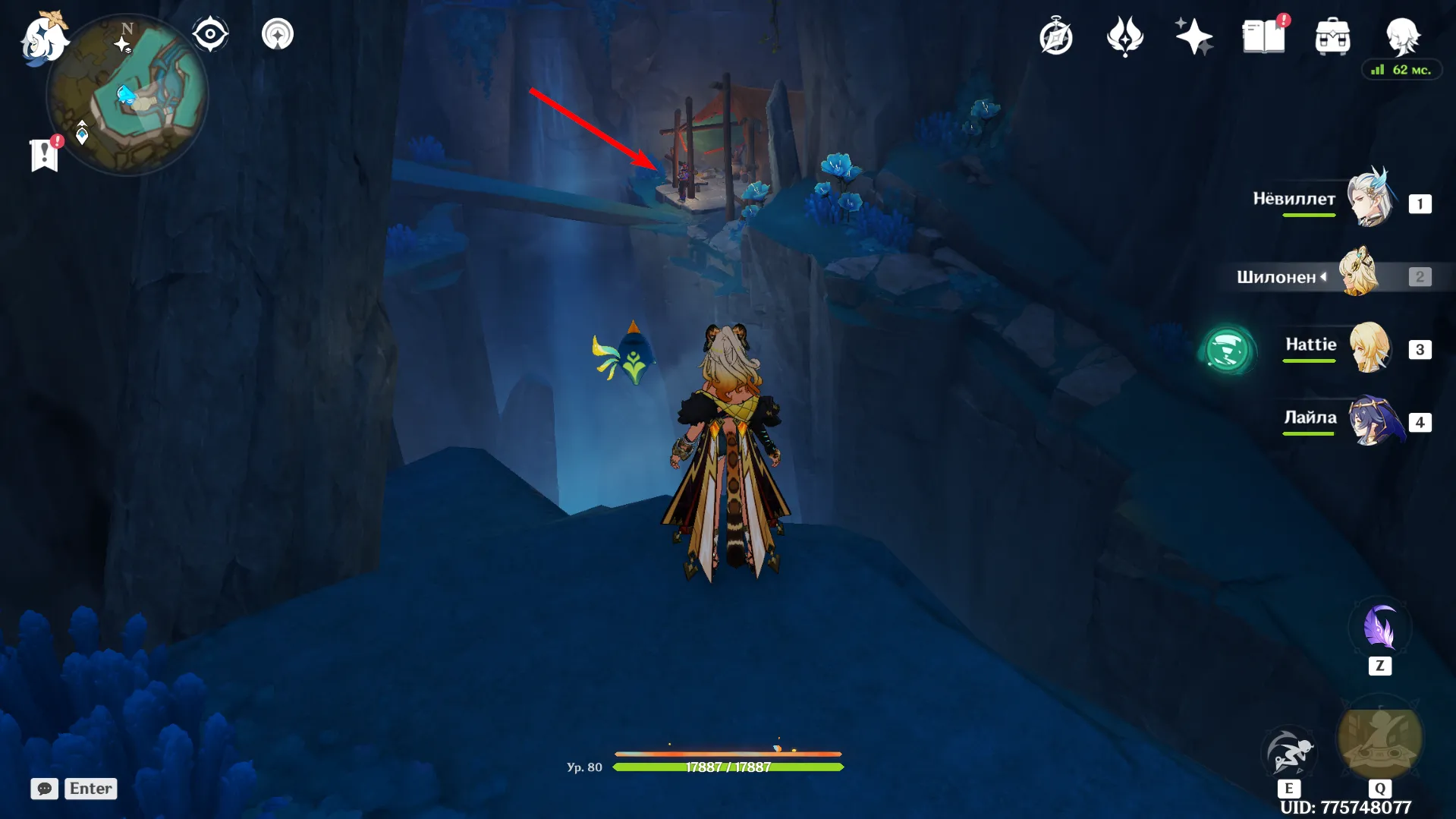
Task: Open the inventory backpack
Action: point(1332,36)
